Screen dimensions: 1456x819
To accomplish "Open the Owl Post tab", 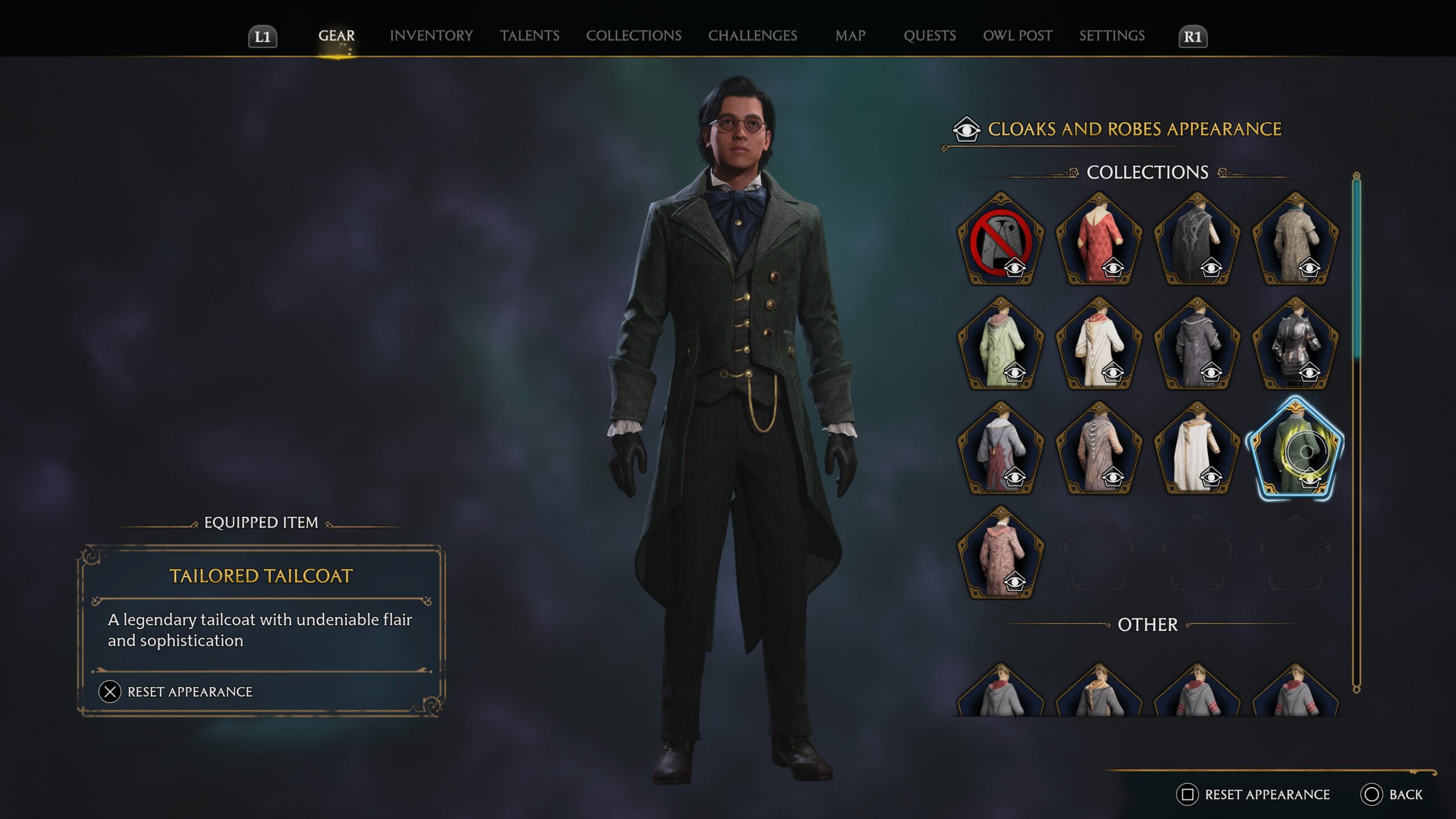I will click(x=1017, y=36).
